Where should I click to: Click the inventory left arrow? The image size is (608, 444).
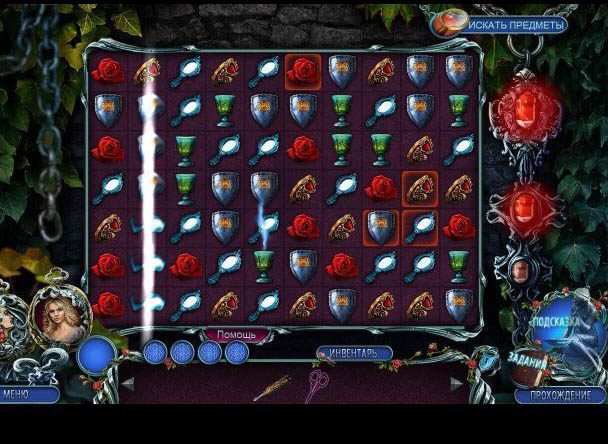coord(128,384)
